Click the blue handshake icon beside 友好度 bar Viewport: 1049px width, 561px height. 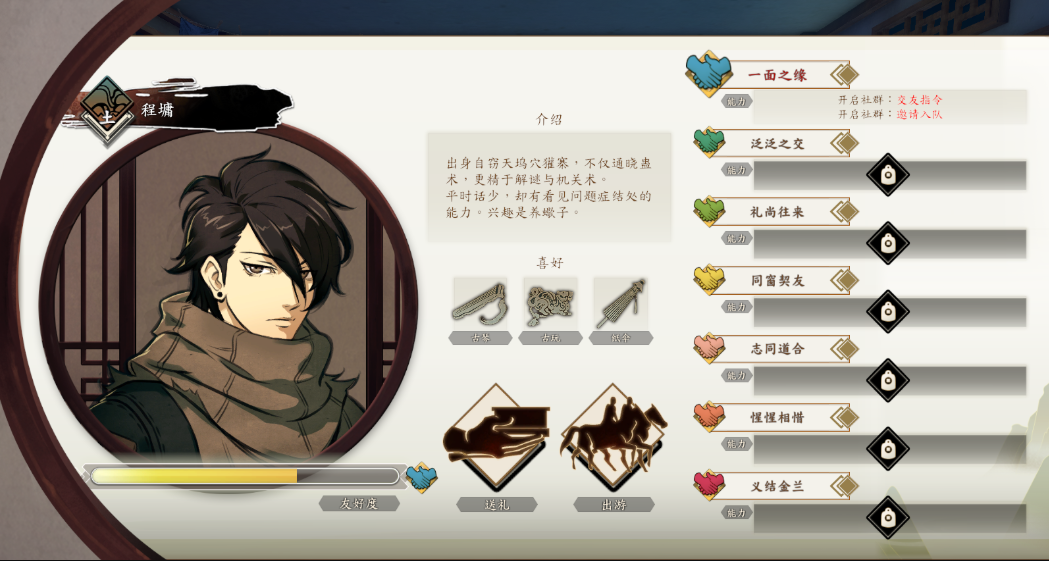pyautogui.click(x=421, y=477)
